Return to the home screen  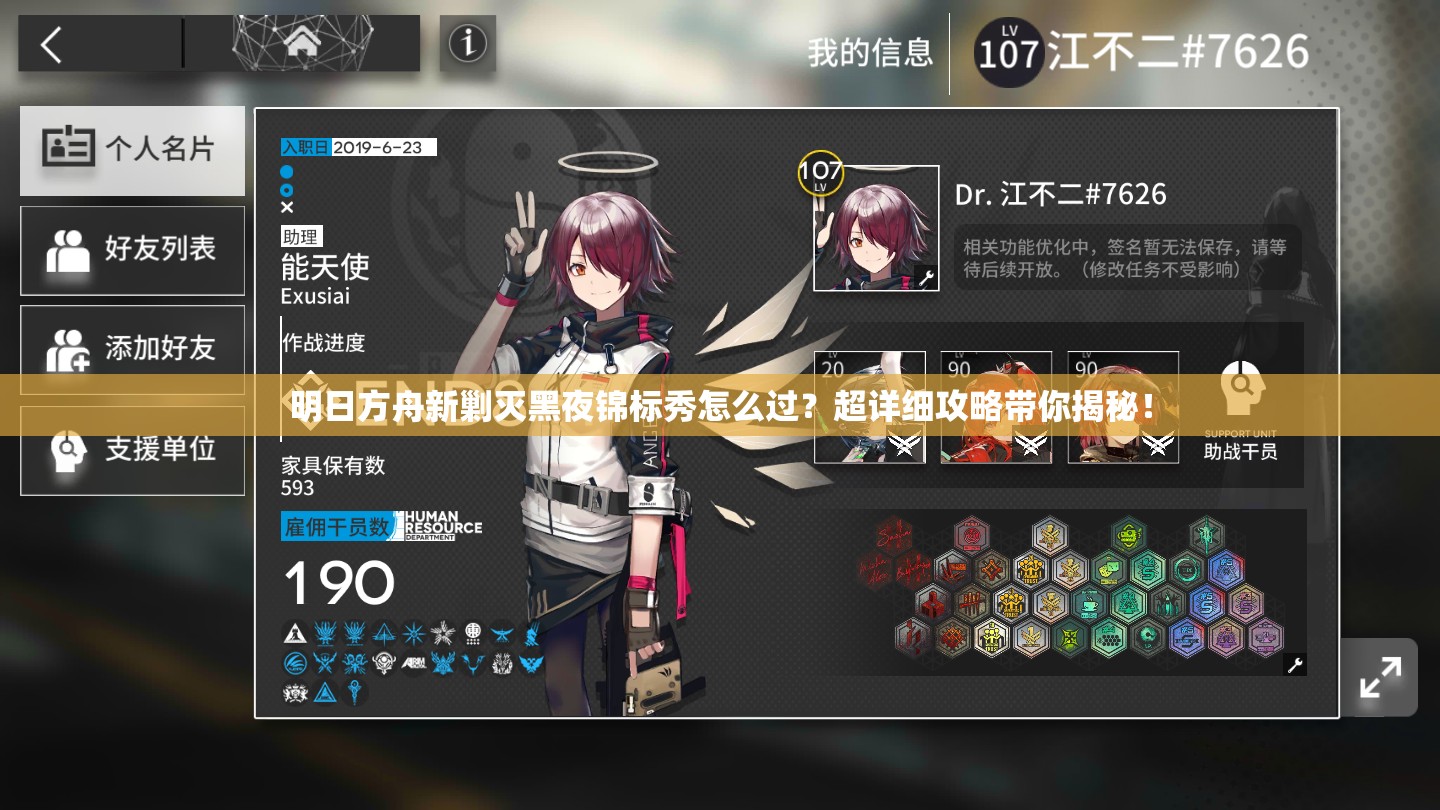click(300, 43)
